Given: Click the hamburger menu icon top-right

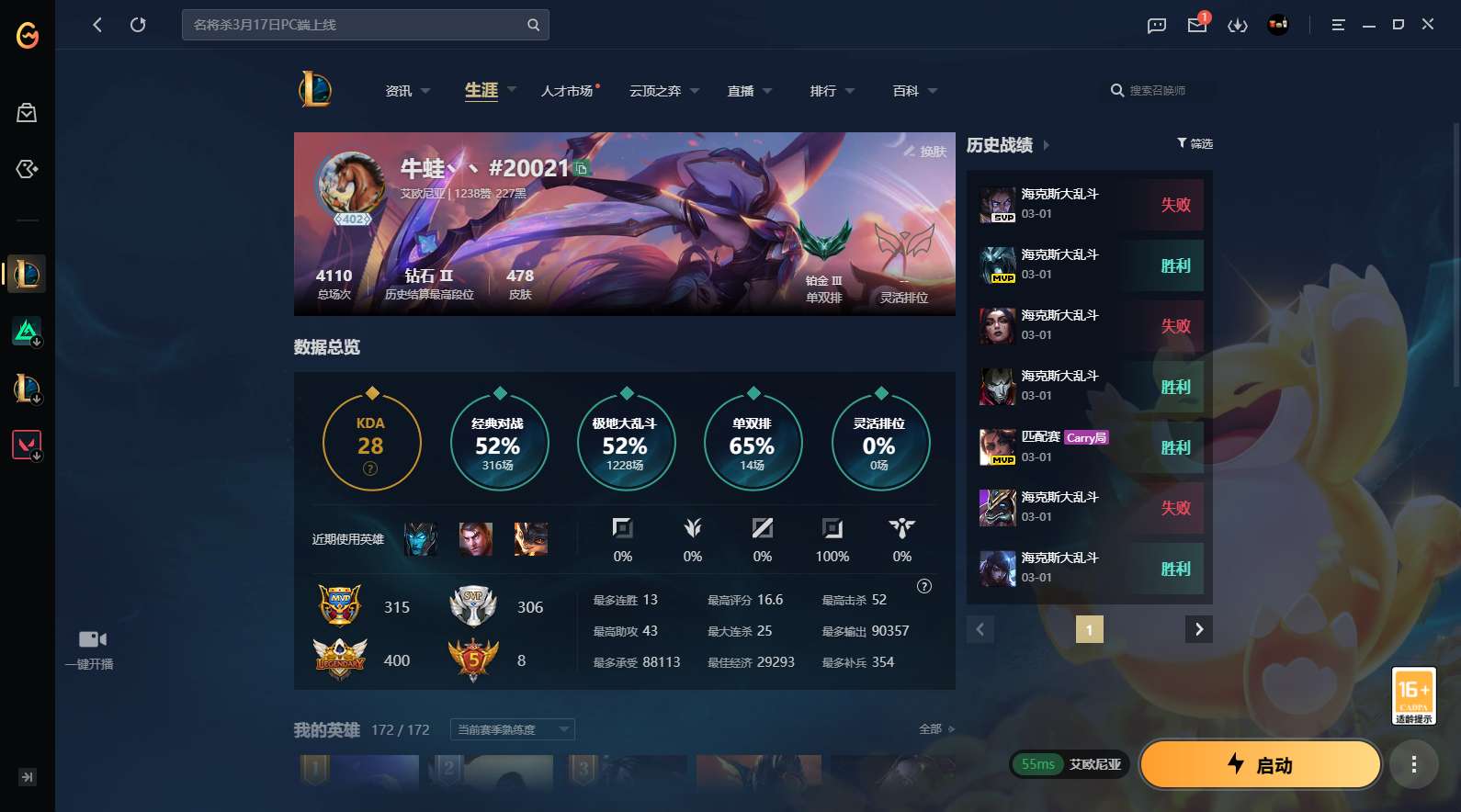Looking at the screenshot, I should click(1338, 25).
